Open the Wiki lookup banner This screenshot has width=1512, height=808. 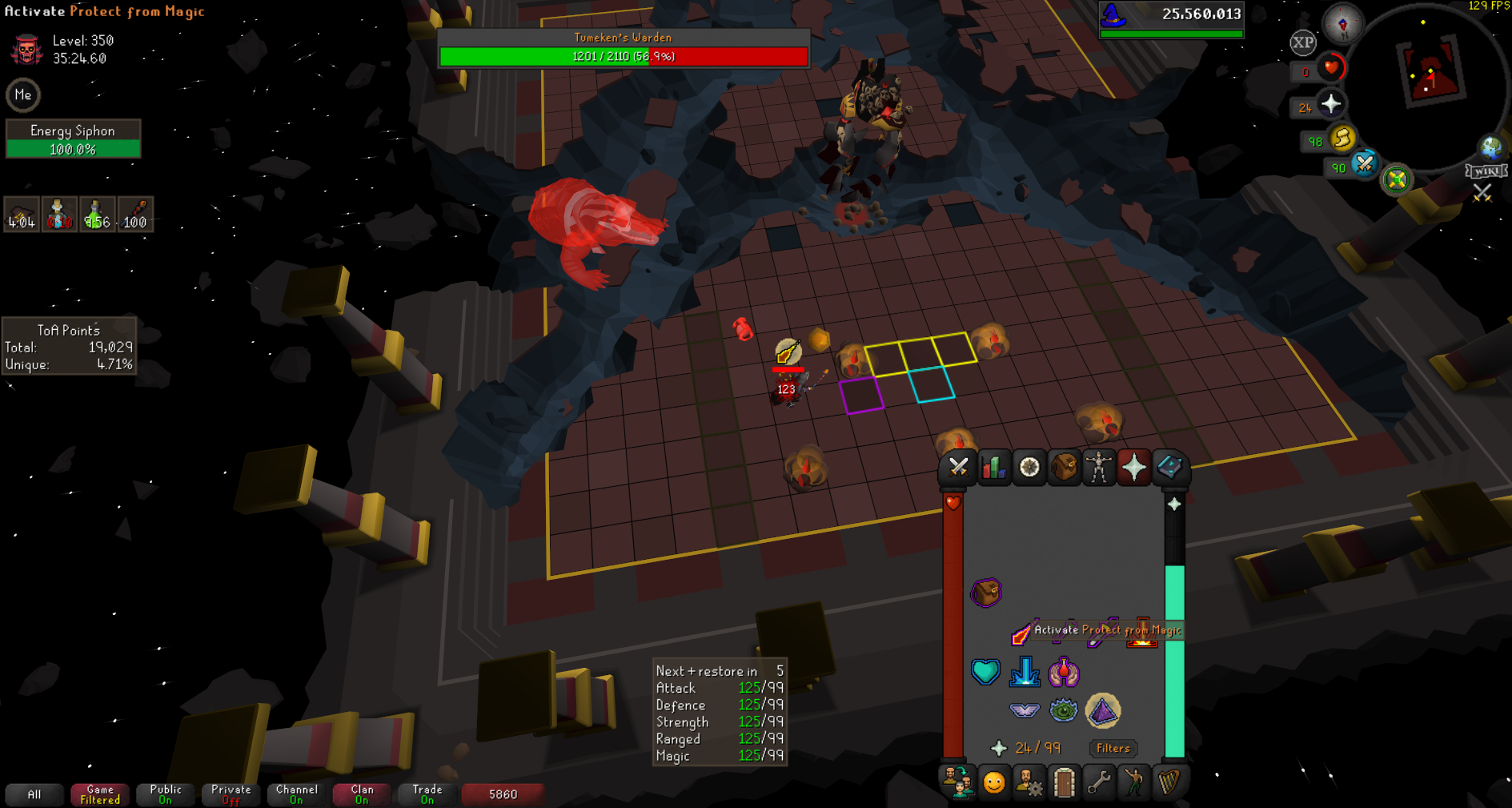tap(1486, 171)
